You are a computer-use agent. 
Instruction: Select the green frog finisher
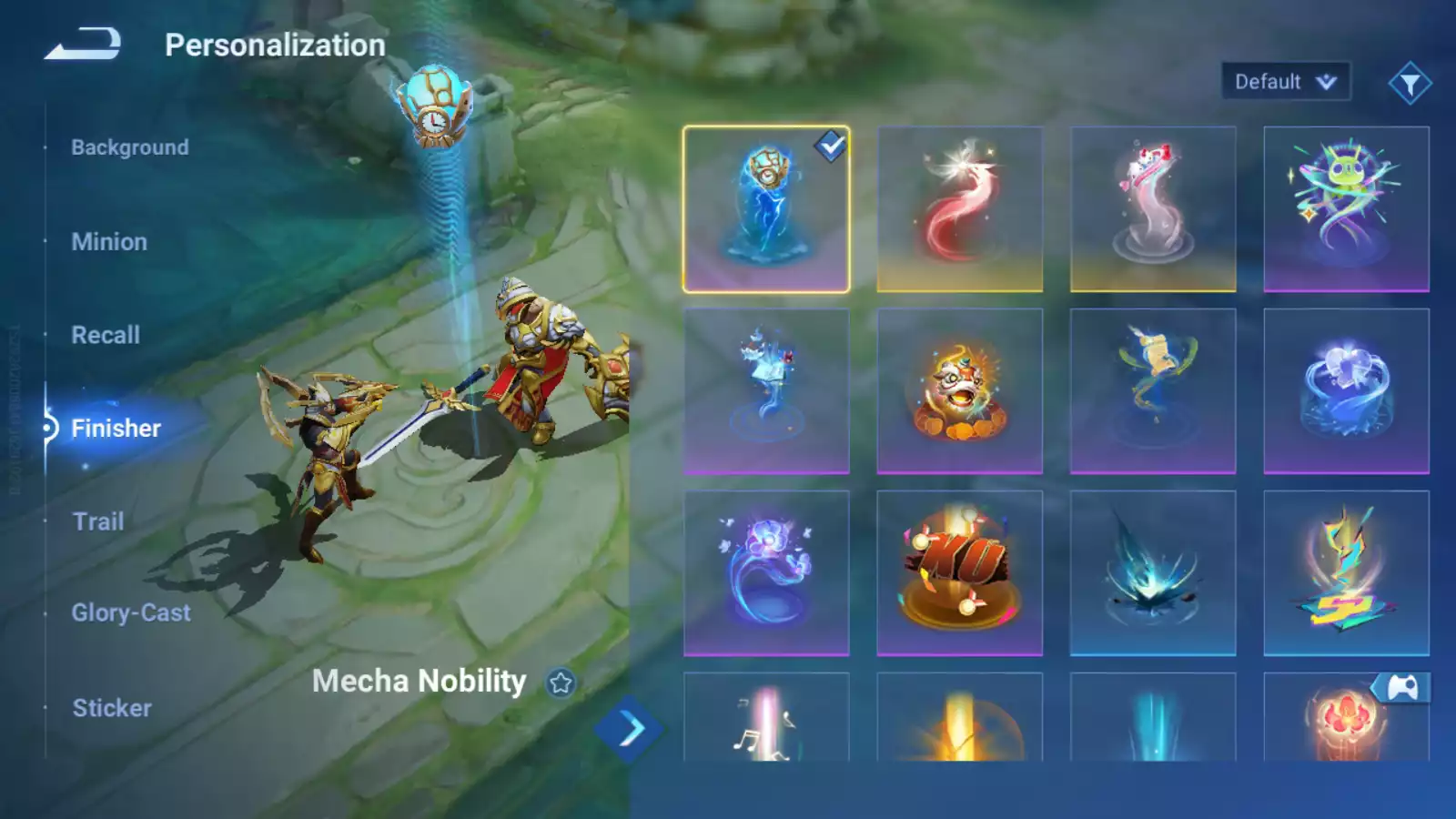(1346, 209)
